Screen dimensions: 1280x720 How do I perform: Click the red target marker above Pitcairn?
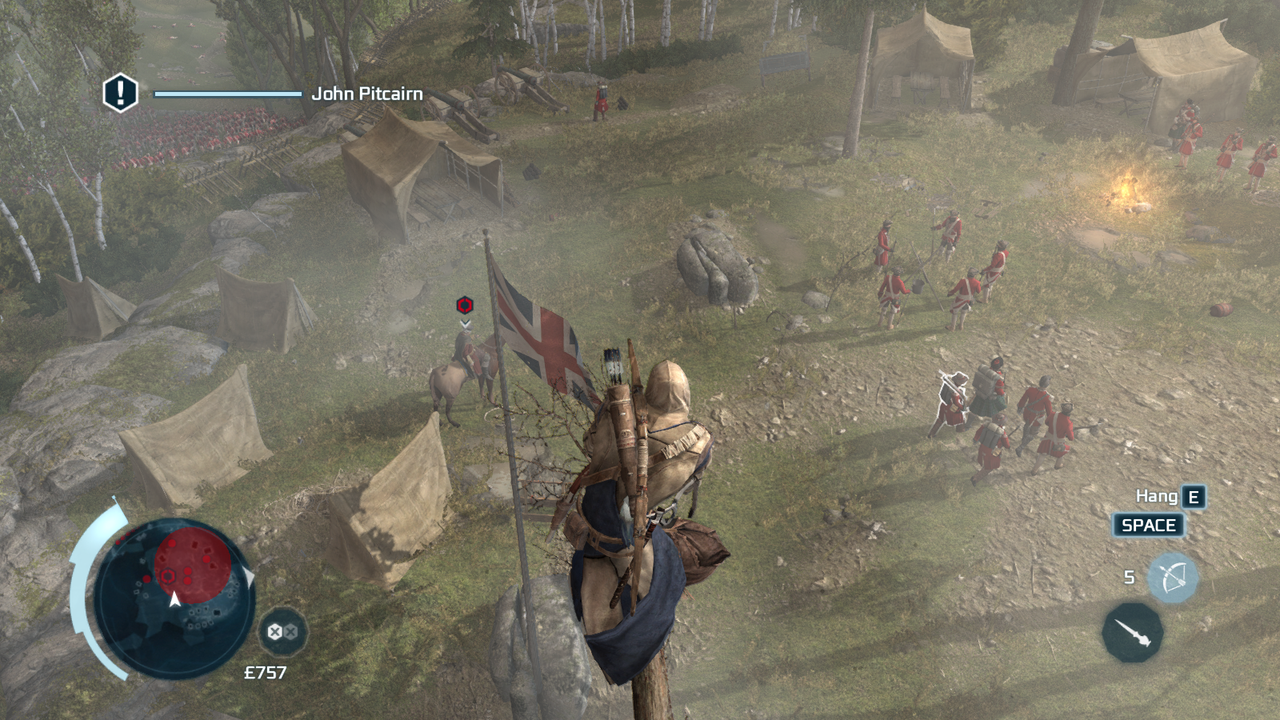[x=464, y=305]
